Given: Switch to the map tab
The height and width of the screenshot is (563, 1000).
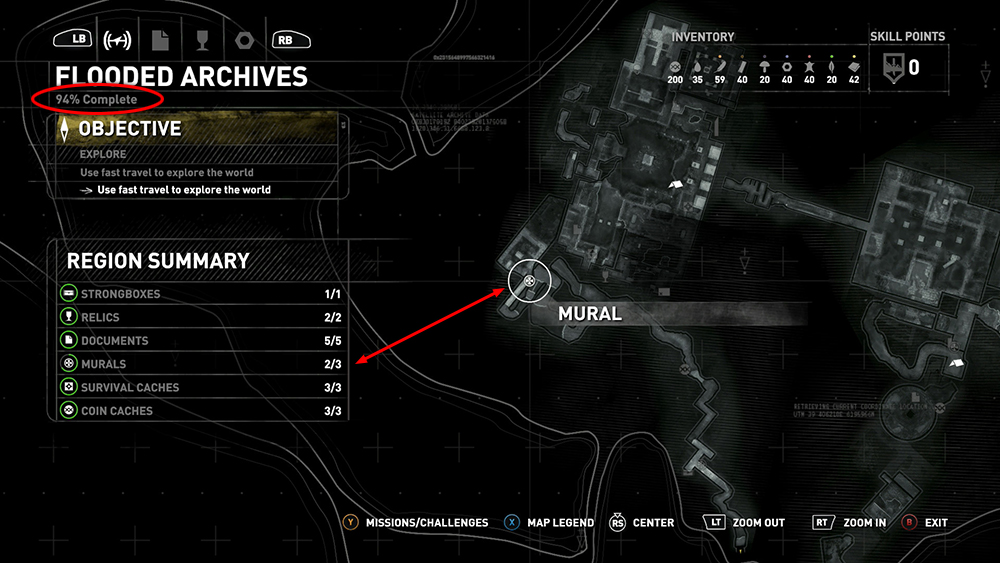Looking at the screenshot, I should click(118, 40).
